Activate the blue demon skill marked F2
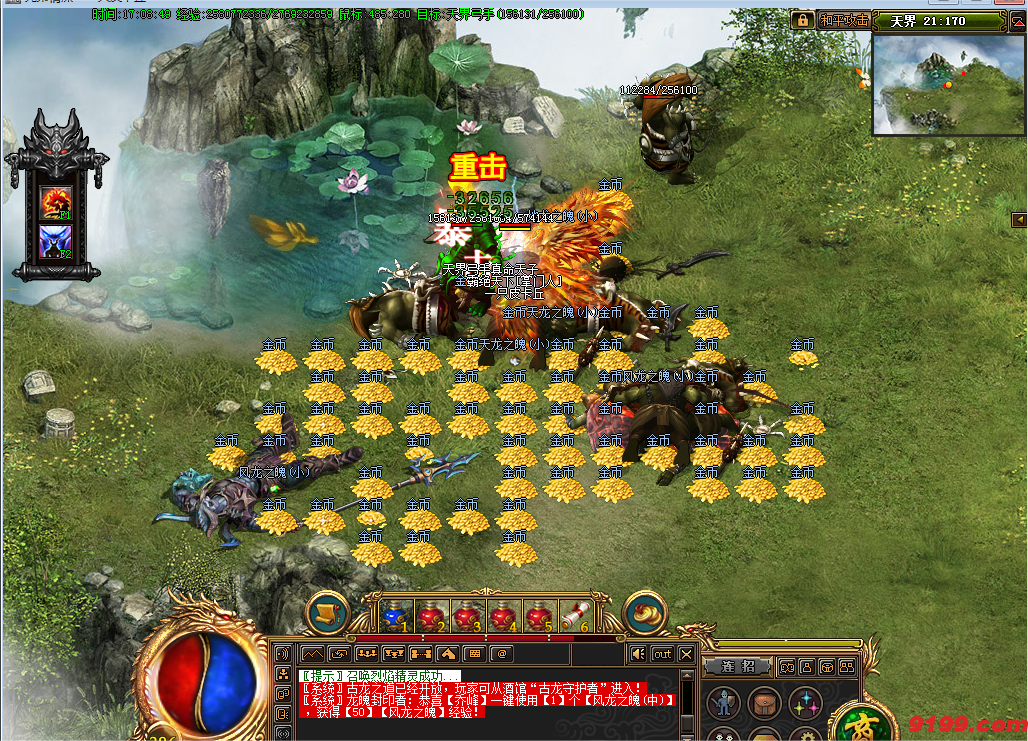 click(x=54, y=242)
